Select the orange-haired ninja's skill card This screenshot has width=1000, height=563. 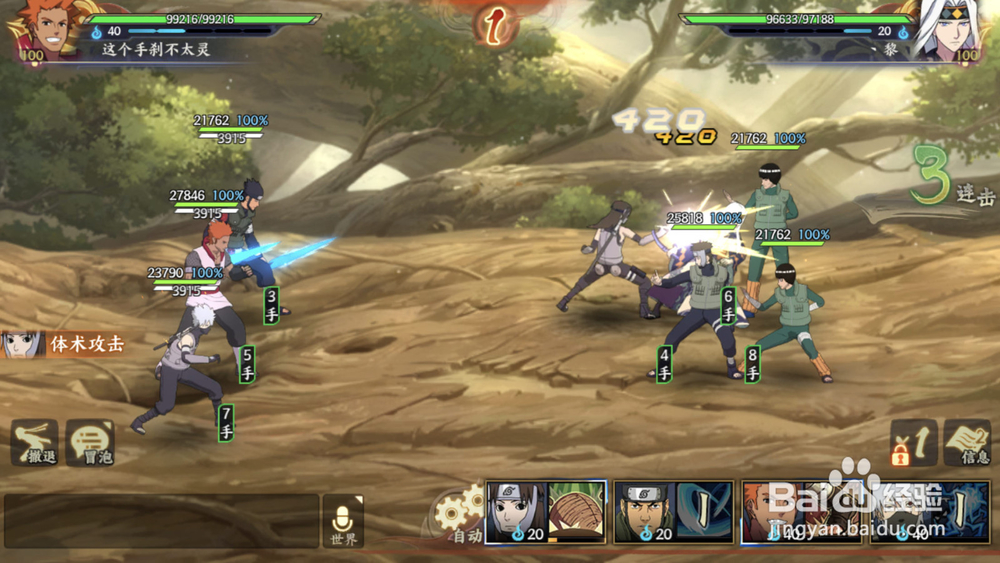[x=800, y=512]
